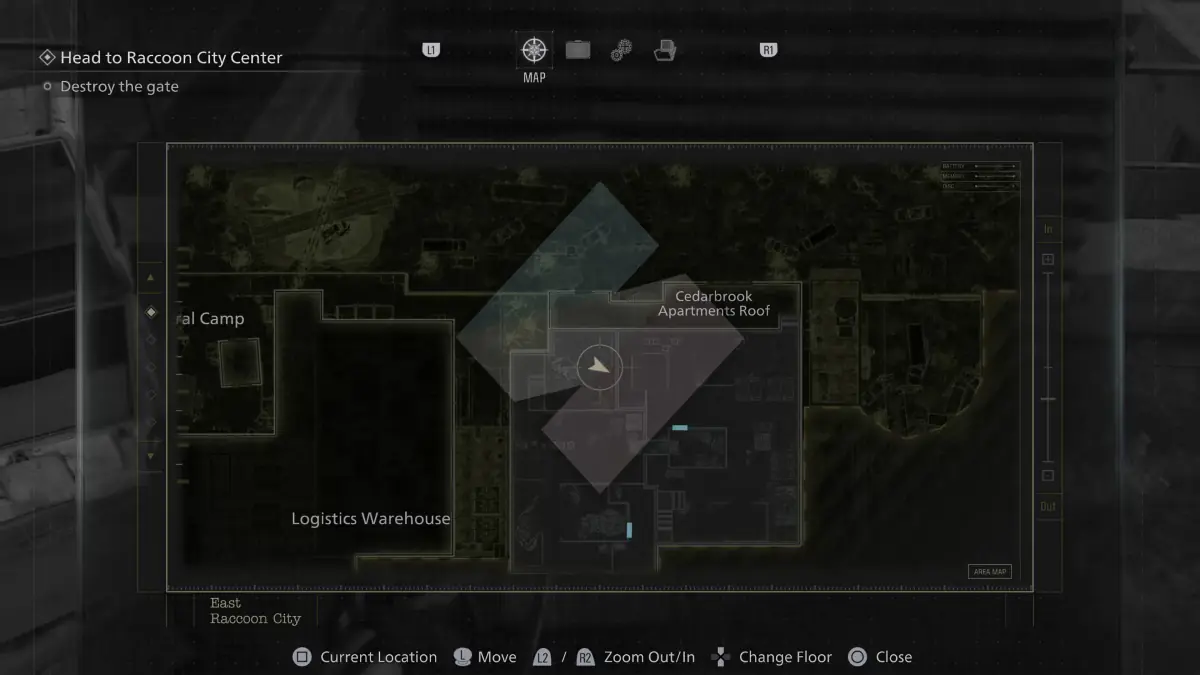This screenshot has height=675, width=1200.
Task: Select the player position arrow marker
Action: coord(599,367)
